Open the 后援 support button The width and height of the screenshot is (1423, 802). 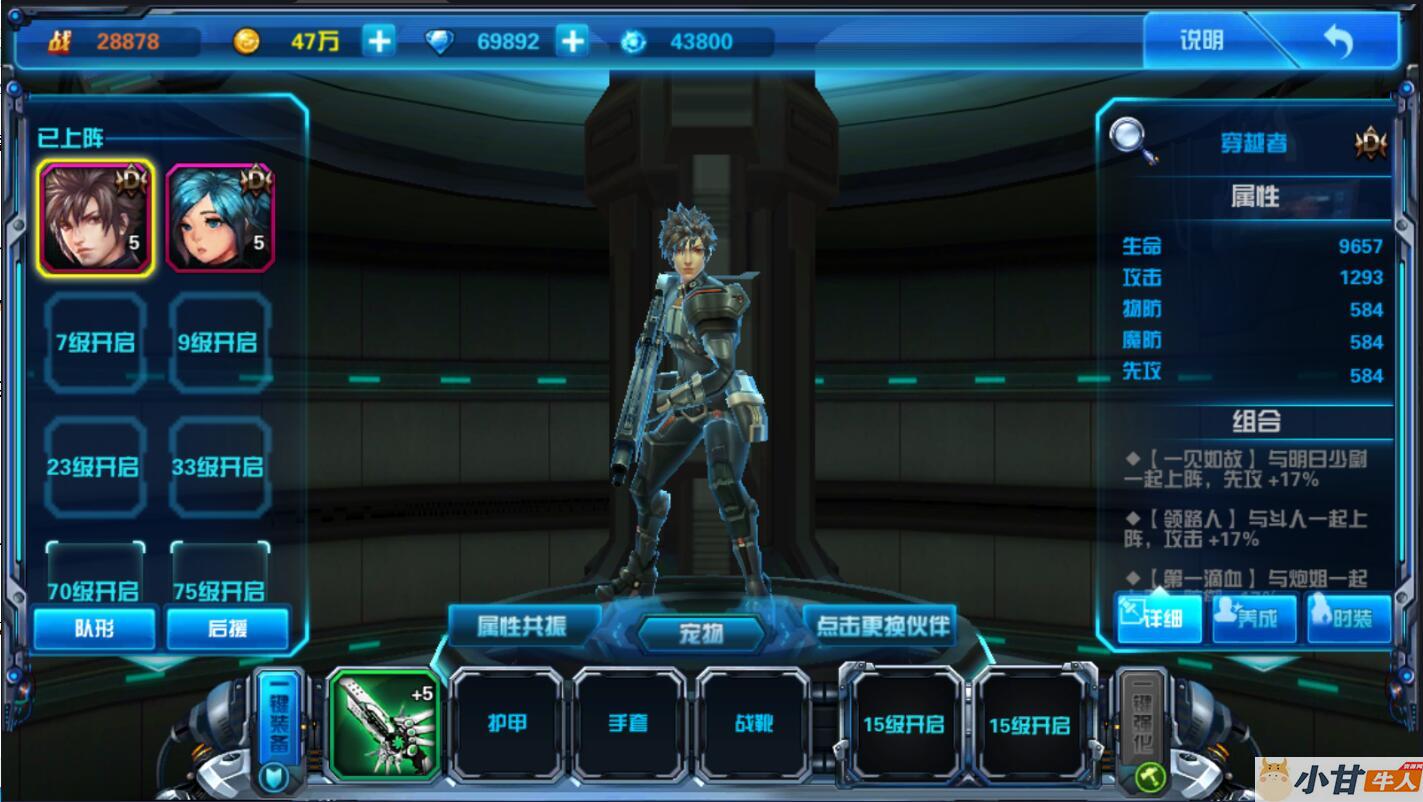click(x=227, y=628)
